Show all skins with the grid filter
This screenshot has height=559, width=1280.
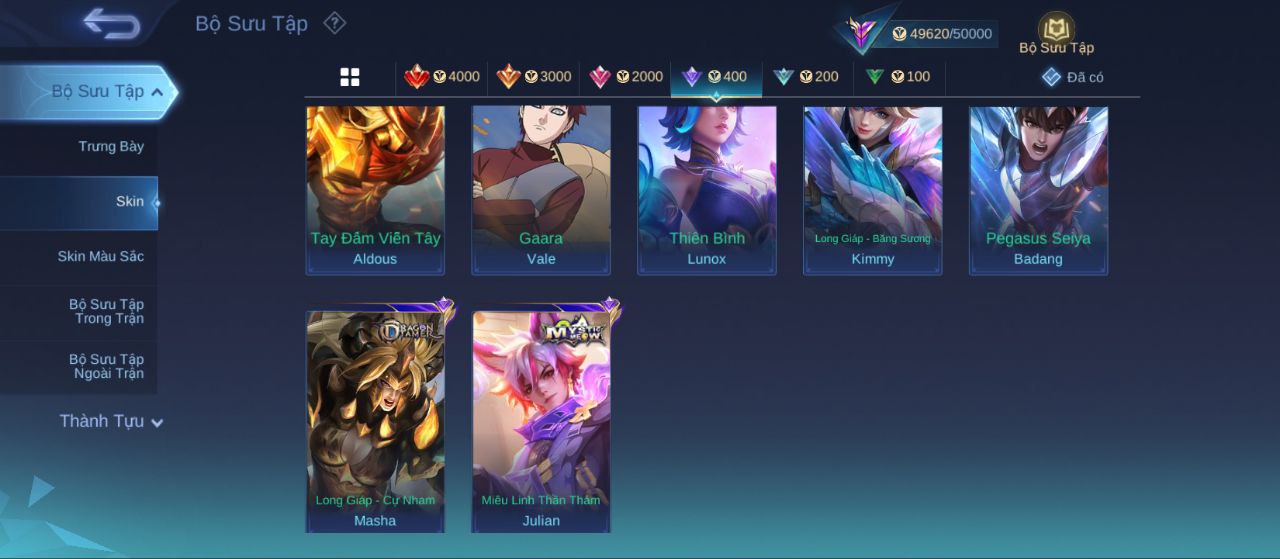pos(350,77)
